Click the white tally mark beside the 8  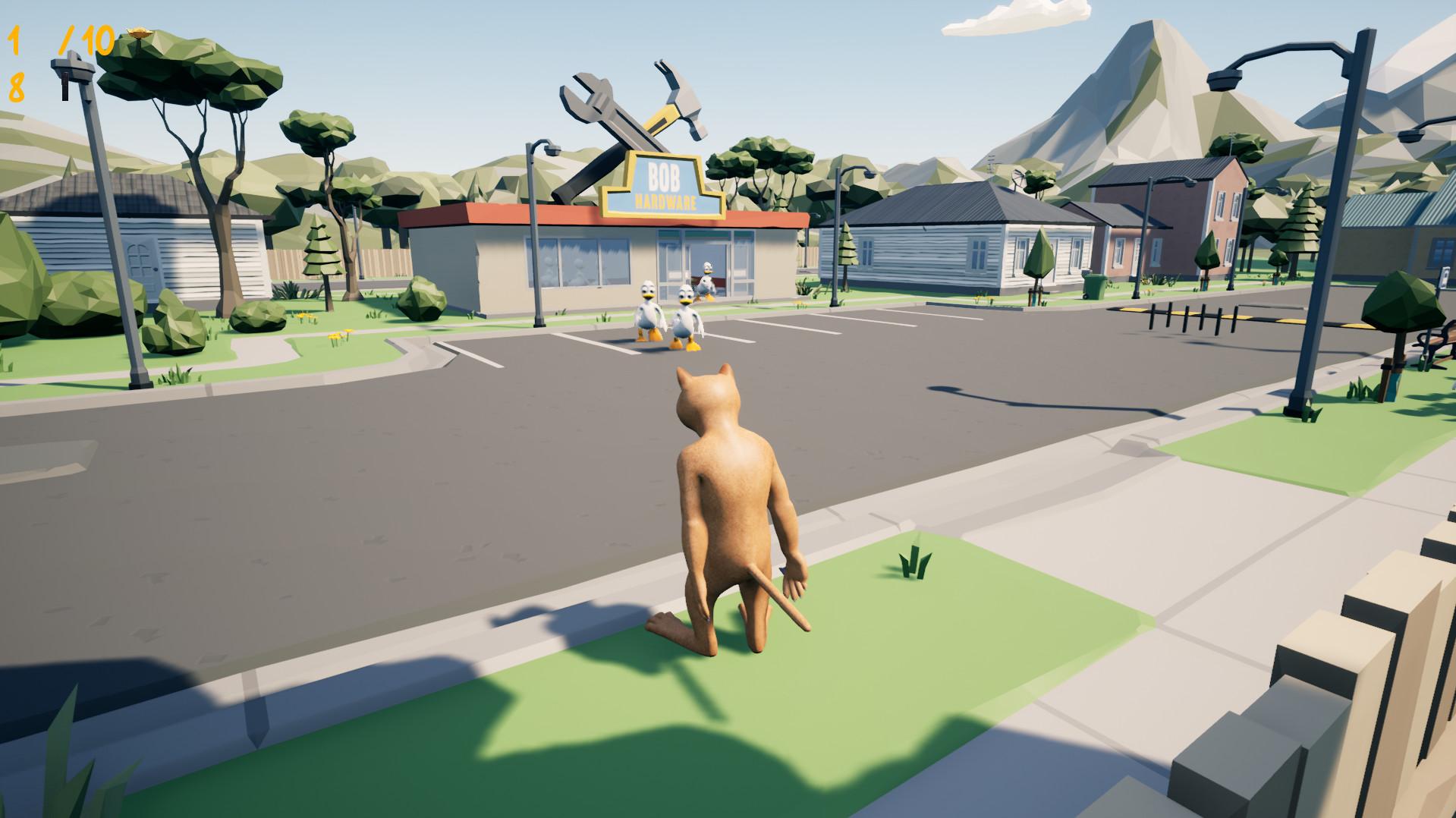point(64,87)
